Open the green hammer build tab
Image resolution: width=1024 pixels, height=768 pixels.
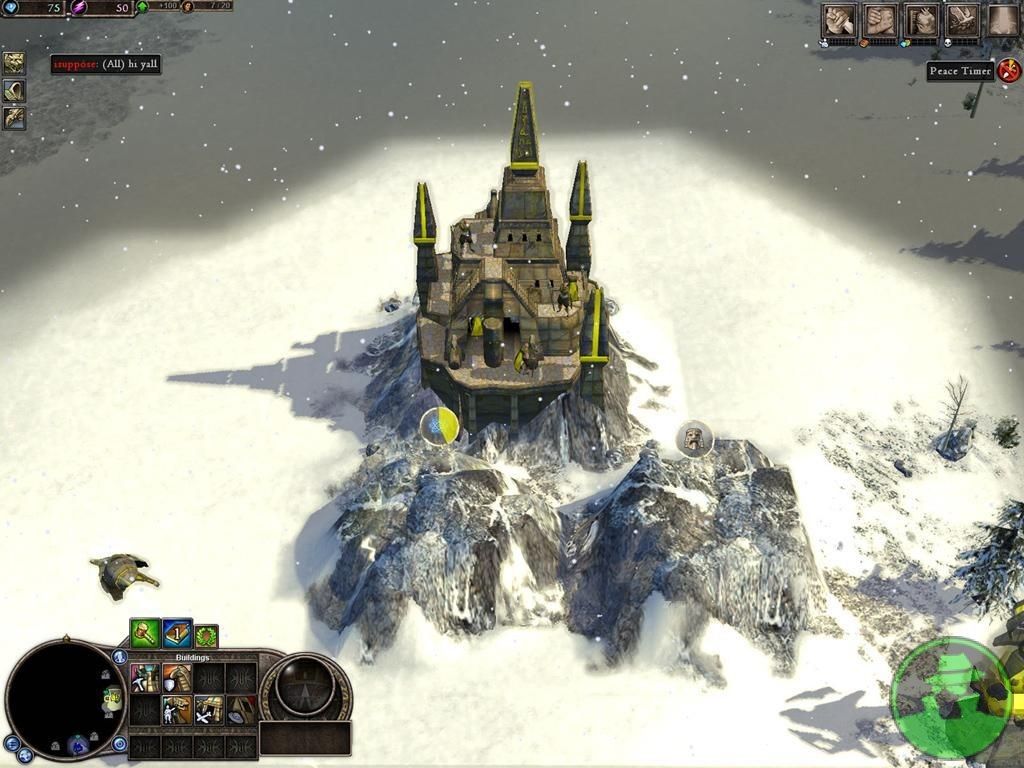(145, 633)
